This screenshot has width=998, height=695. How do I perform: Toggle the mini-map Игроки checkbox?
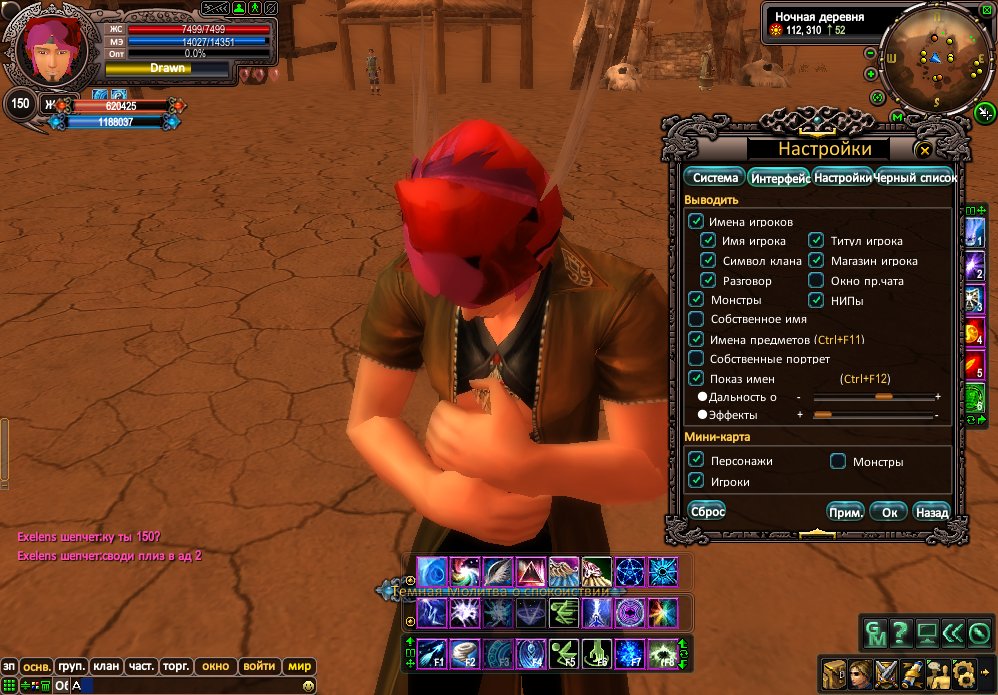(696, 481)
